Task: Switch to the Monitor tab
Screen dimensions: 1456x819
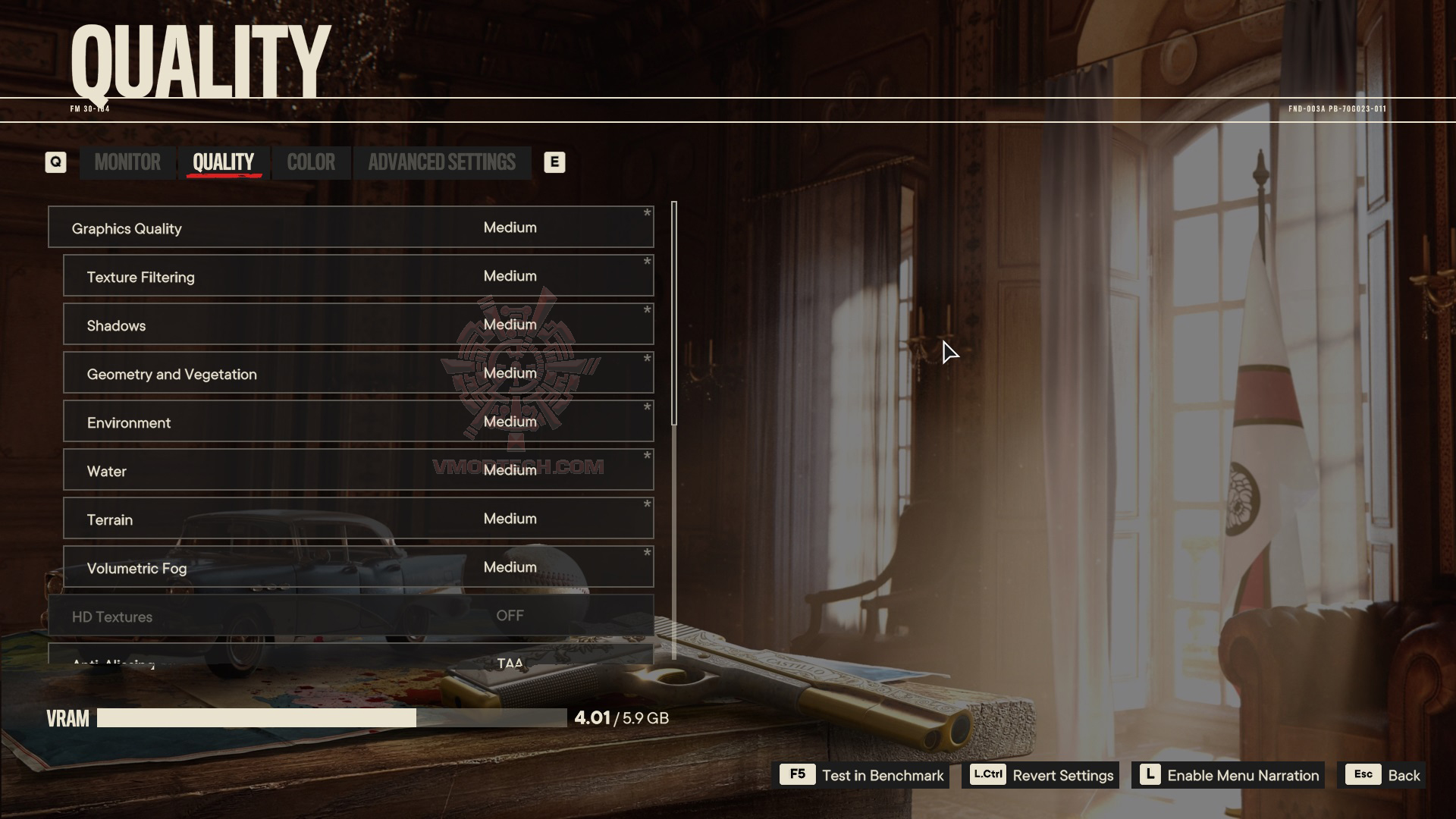Action: coord(127,162)
